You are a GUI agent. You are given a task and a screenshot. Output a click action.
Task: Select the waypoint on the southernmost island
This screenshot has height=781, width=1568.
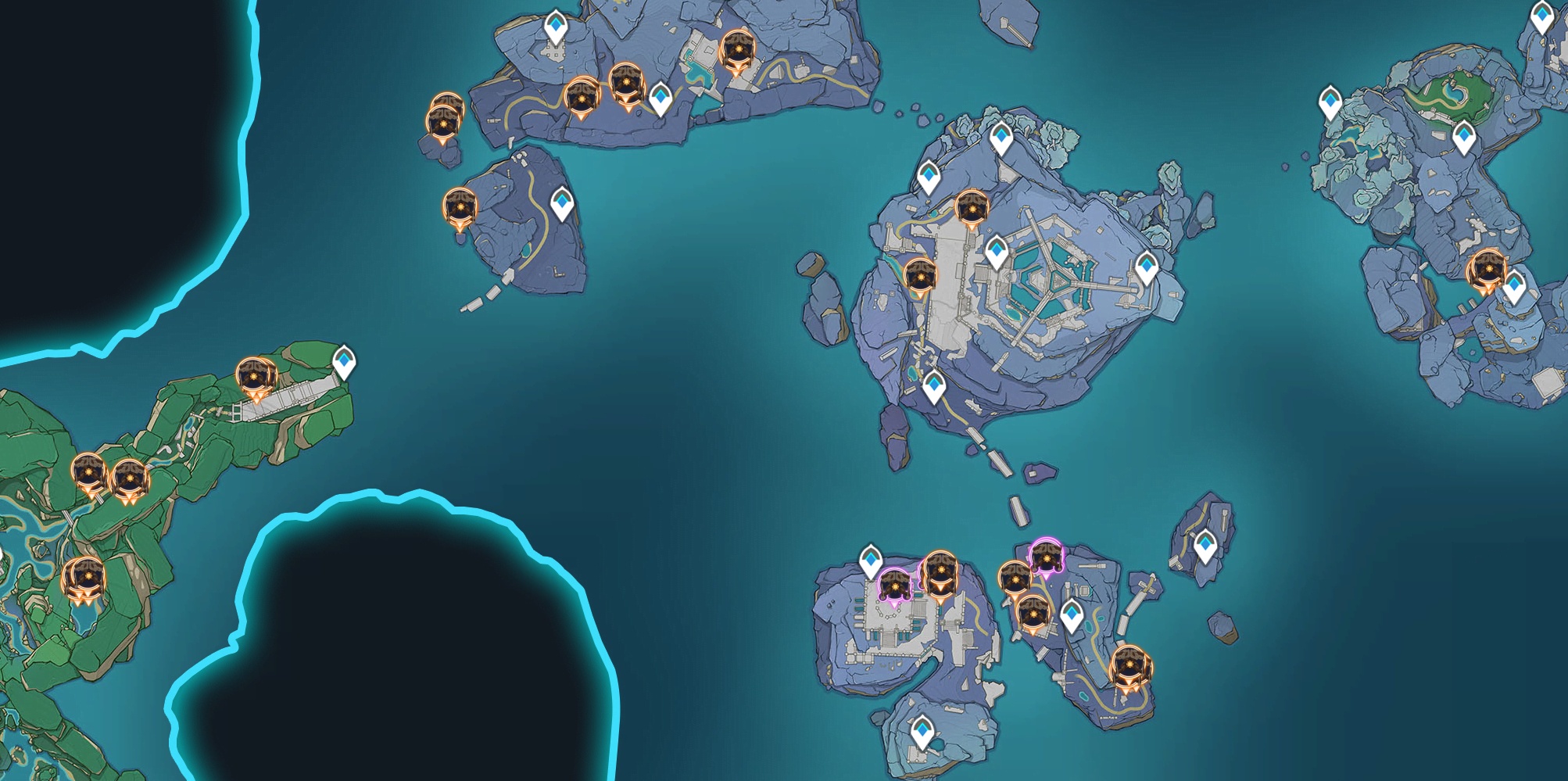[922, 733]
